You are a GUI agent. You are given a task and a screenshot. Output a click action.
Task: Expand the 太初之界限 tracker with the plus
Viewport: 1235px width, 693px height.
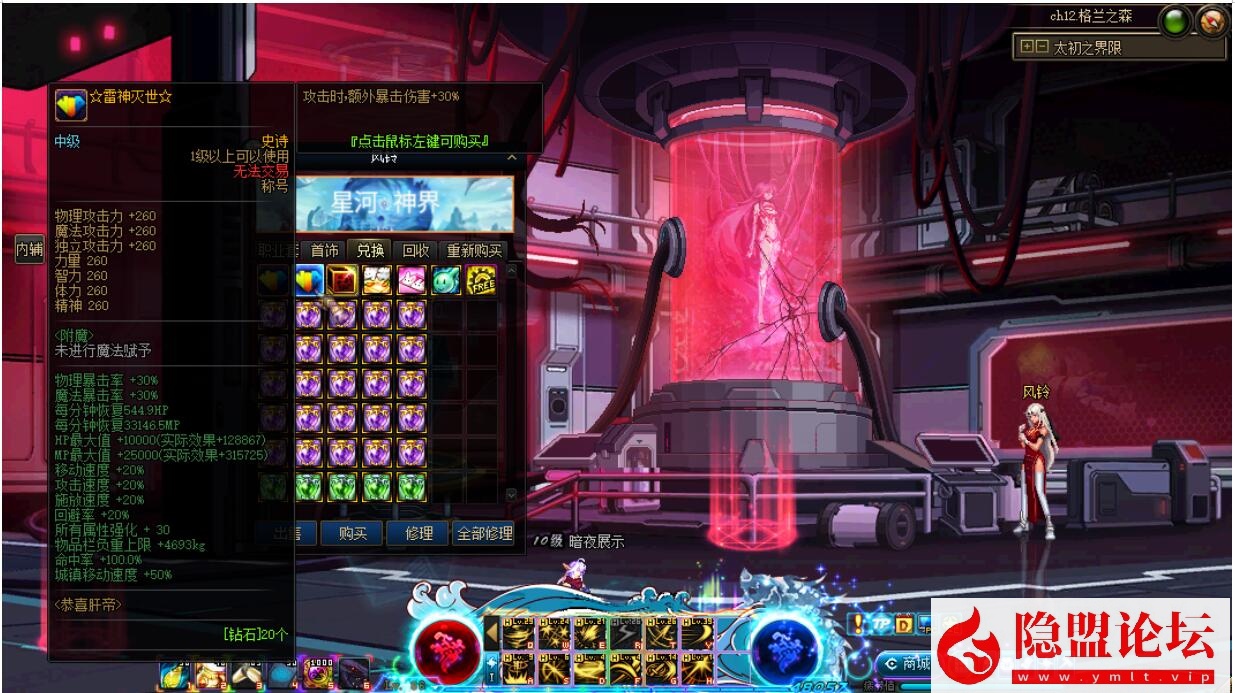tap(1026, 47)
